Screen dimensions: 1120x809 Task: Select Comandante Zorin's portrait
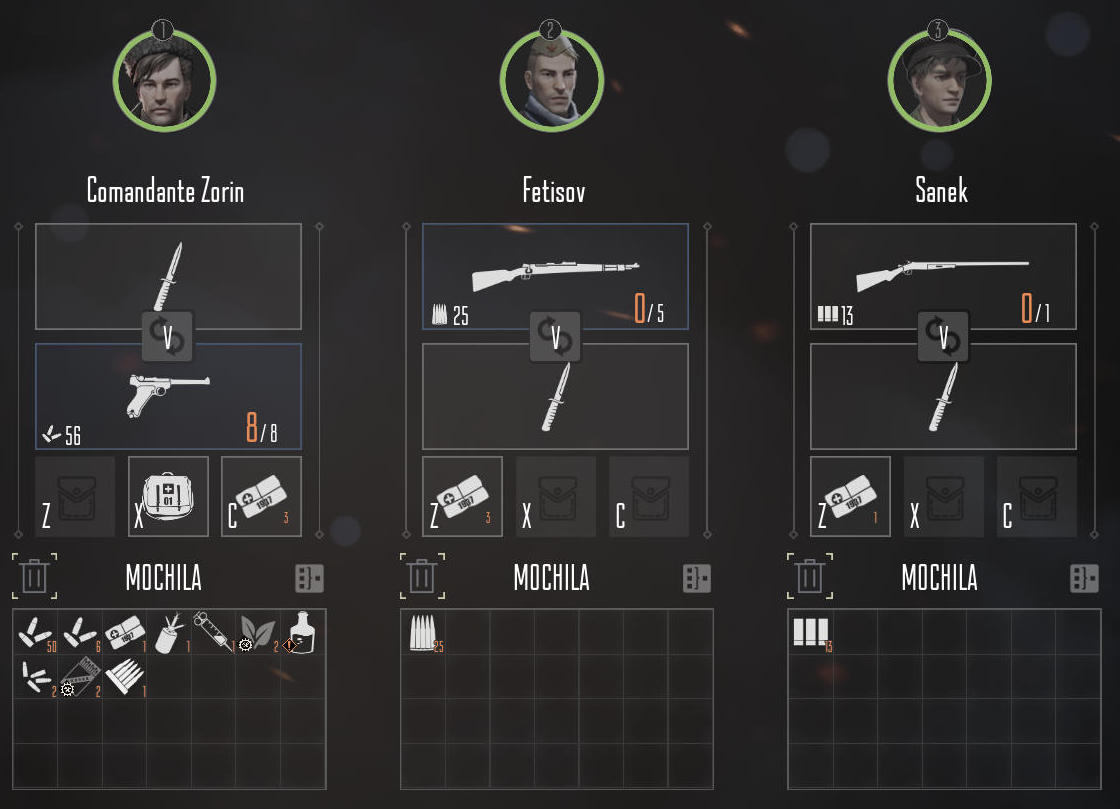(x=165, y=79)
